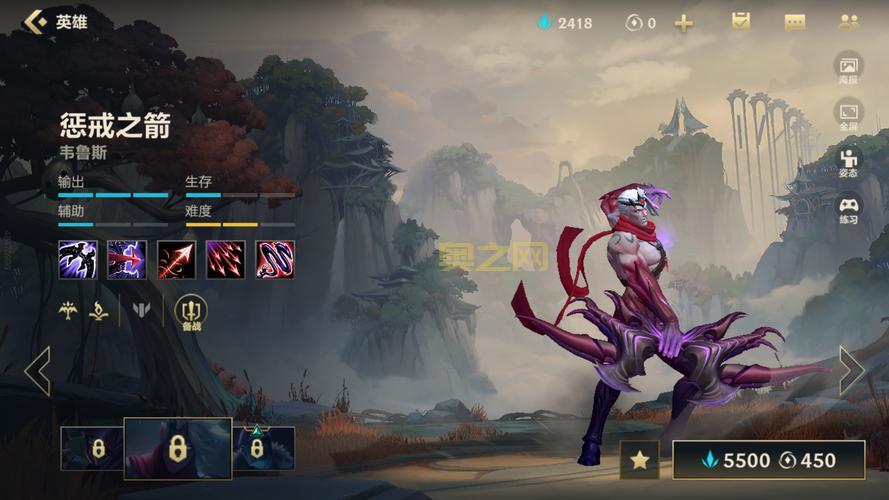Select the first purple bow ability icon

tap(77, 259)
